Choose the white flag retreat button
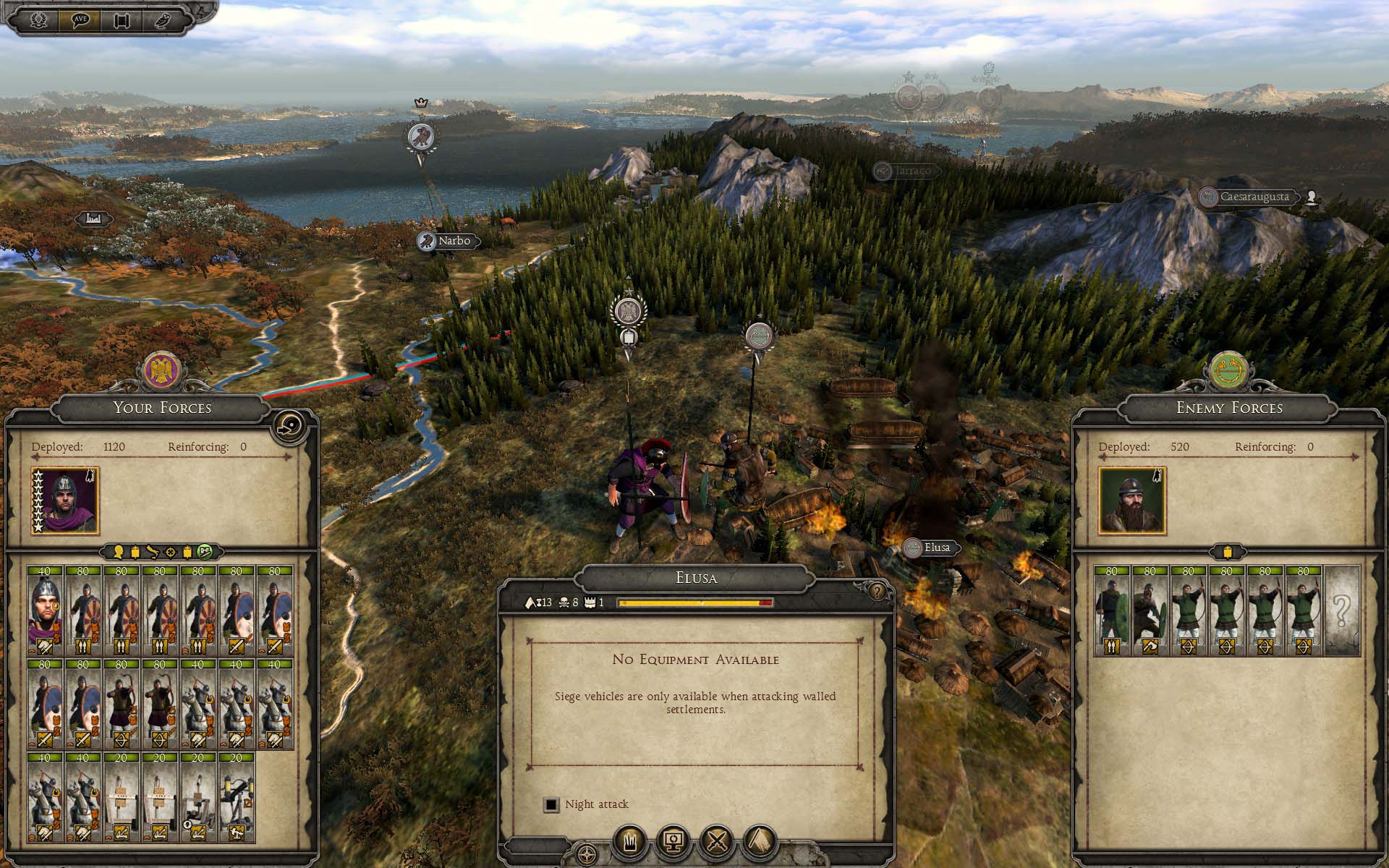Screen dimensions: 1389x868 pos(760,841)
